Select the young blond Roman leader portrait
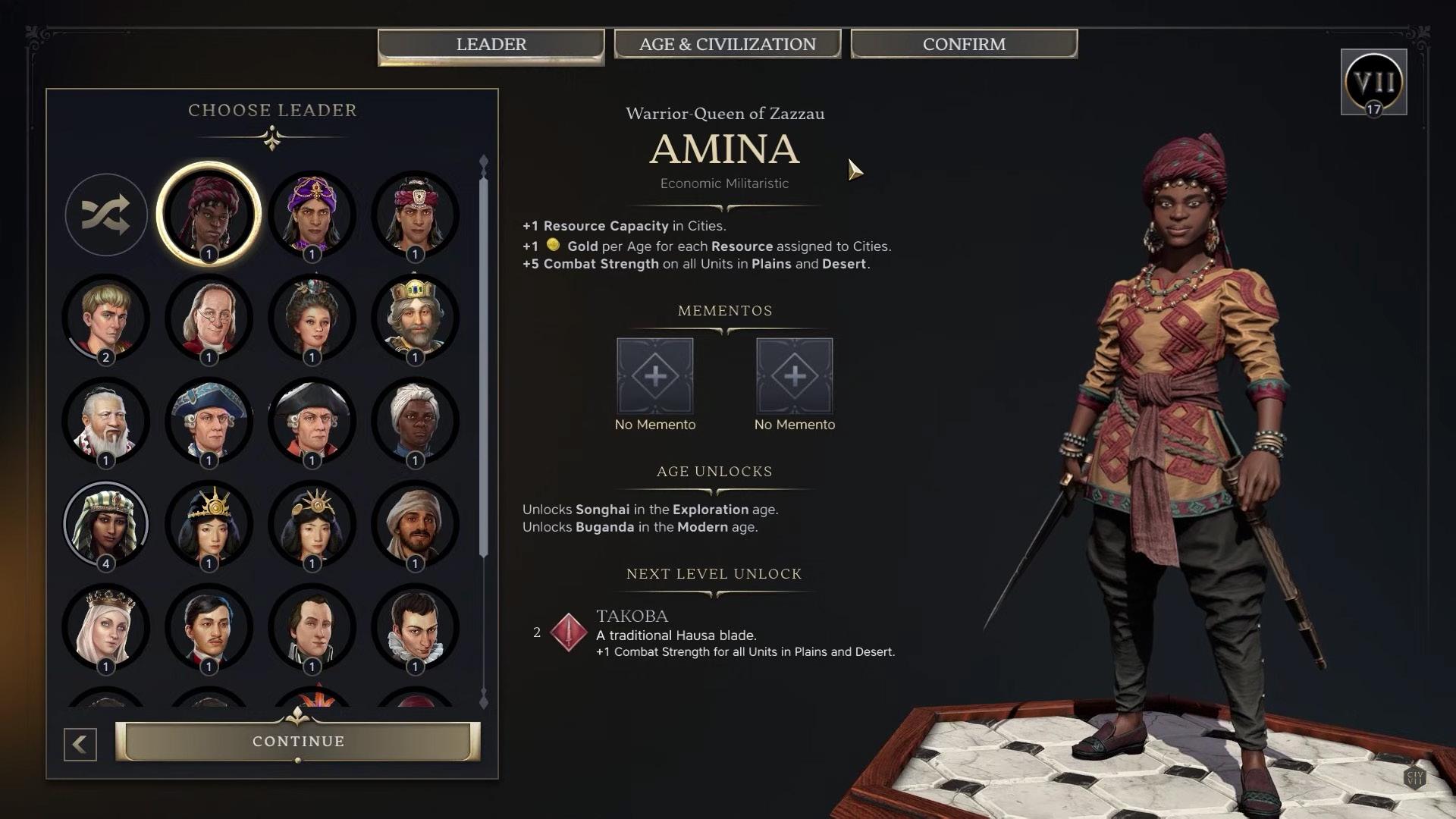The width and height of the screenshot is (1456, 819). pyautogui.click(x=106, y=318)
